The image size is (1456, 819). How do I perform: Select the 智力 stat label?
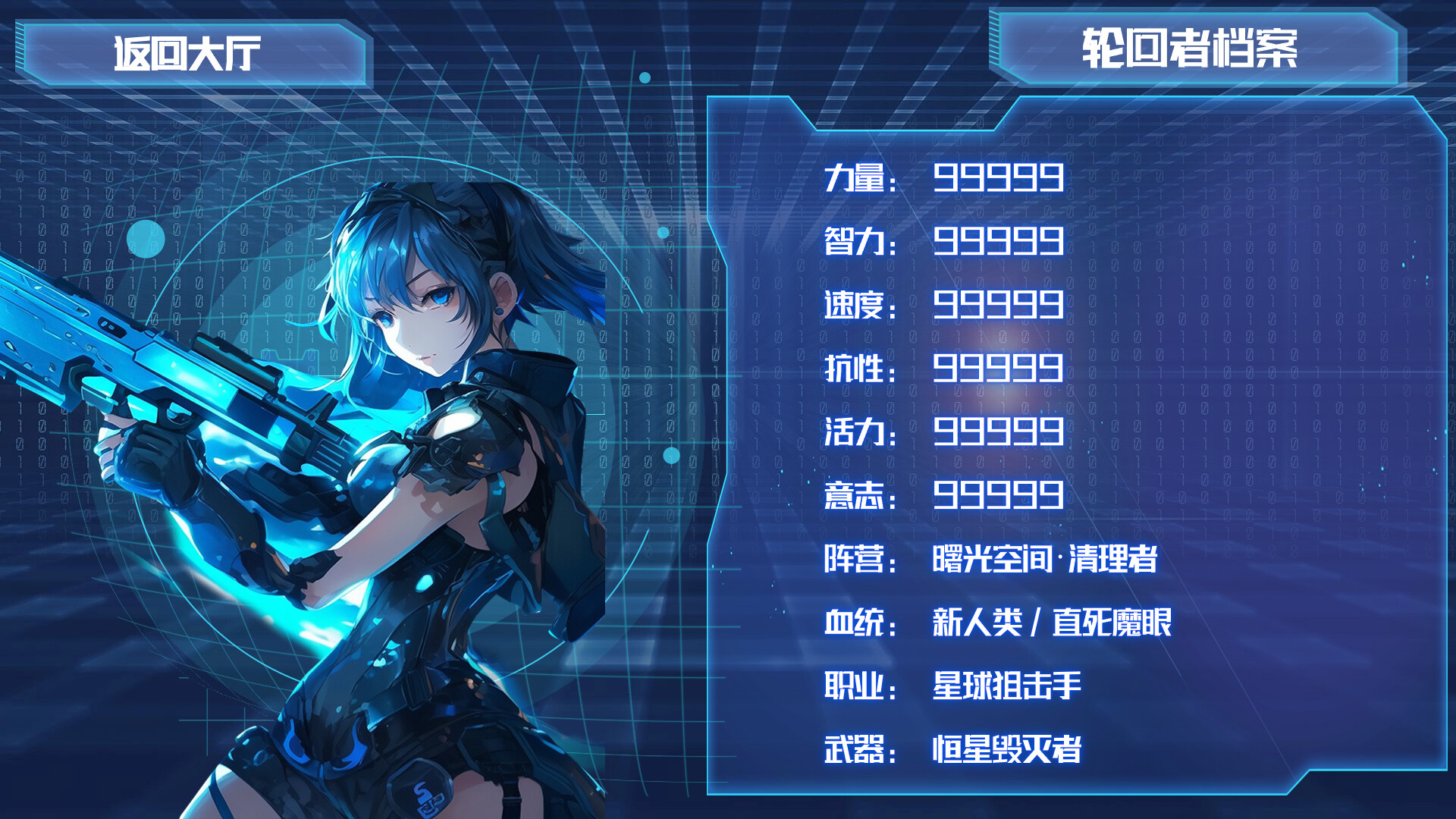(x=857, y=243)
